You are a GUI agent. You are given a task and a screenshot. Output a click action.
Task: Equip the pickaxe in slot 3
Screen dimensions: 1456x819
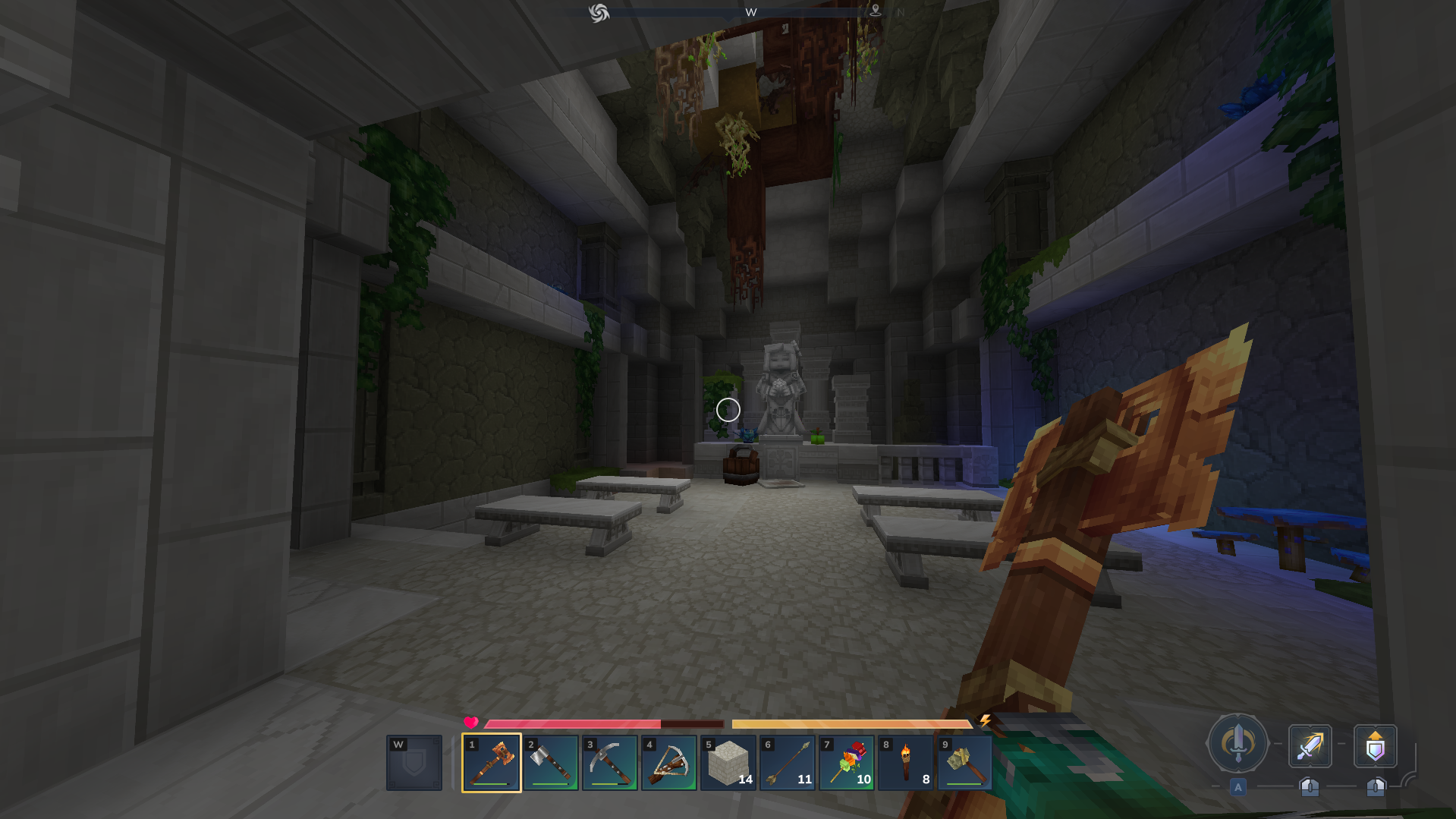pyautogui.click(x=609, y=763)
